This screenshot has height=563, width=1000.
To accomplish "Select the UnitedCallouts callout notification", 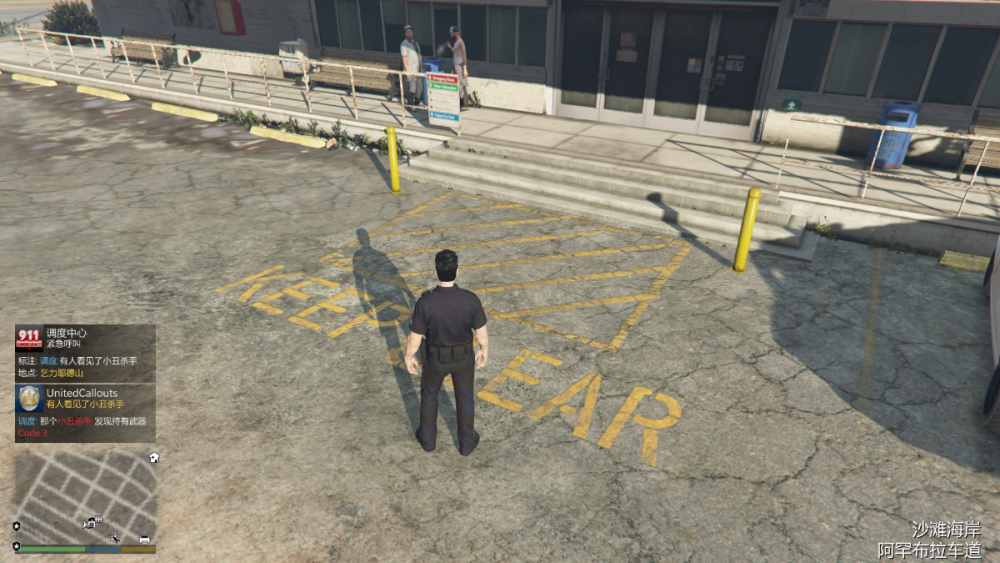I will click(86, 412).
